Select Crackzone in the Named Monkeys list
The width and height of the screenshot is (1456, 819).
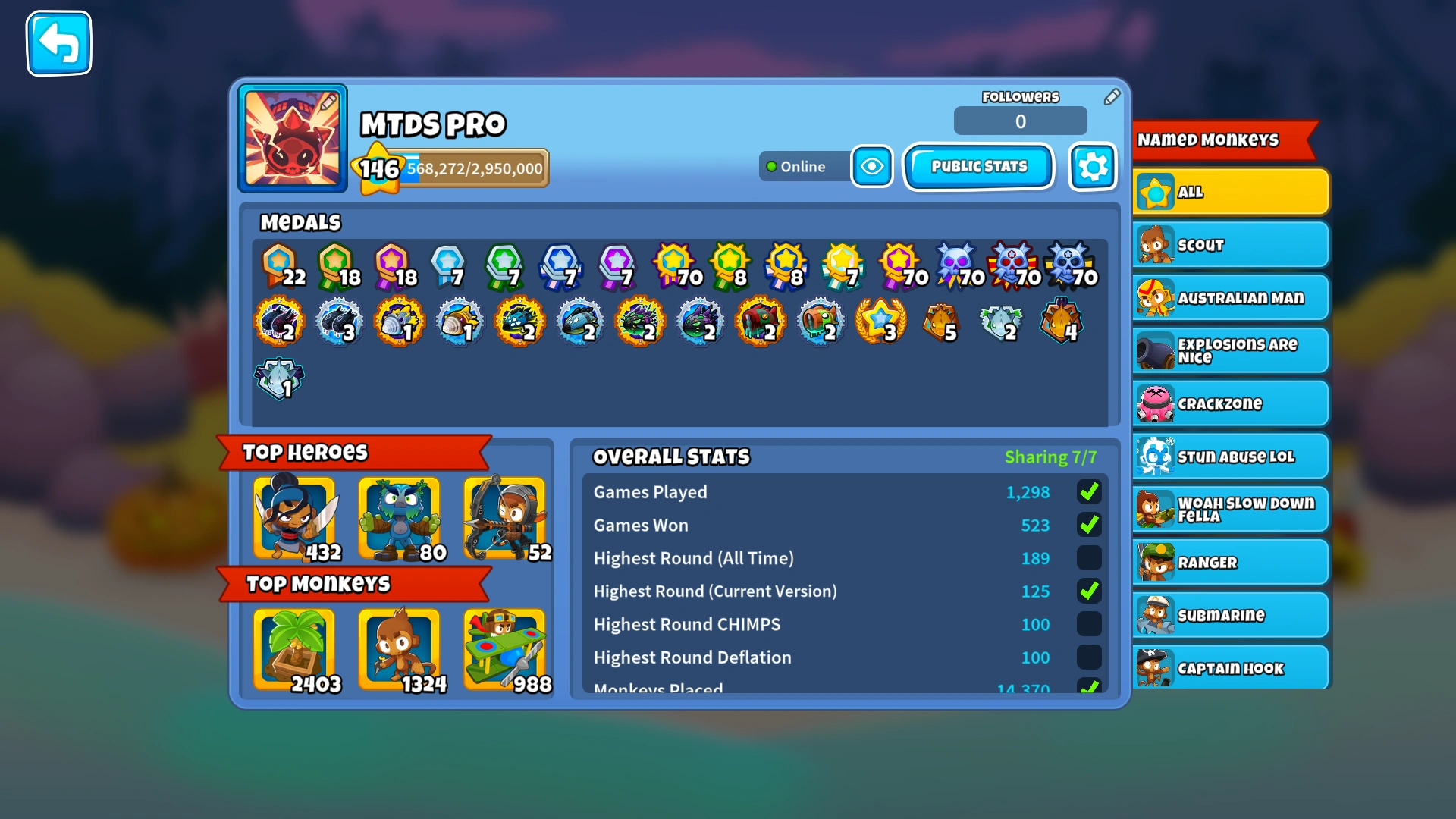[1230, 403]
